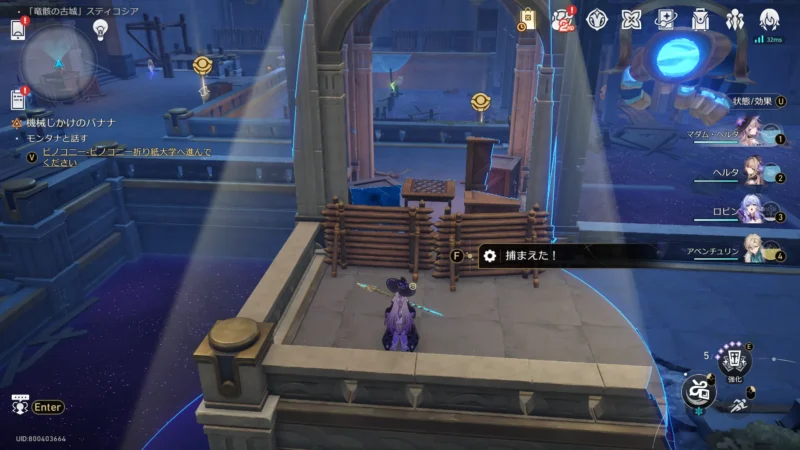Open the shopping bag store icon
Viewport: 800px width, 450px height.
click(528, 19)
